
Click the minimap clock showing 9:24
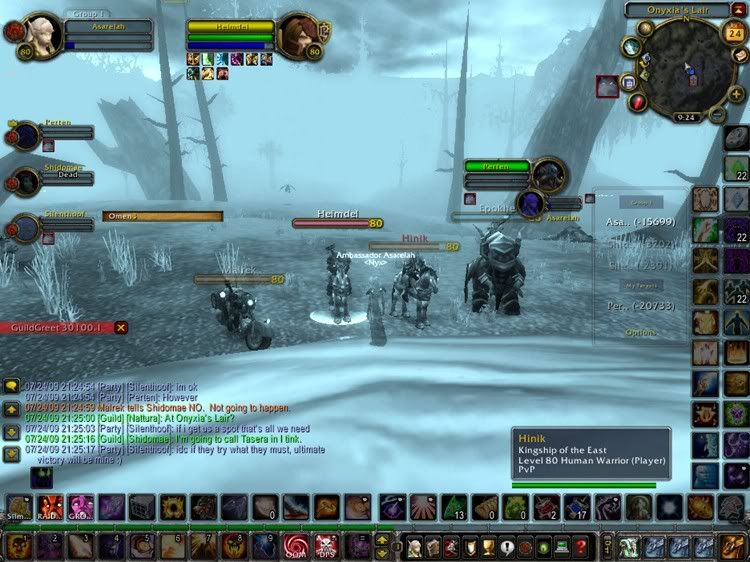[x=685, y=116]
